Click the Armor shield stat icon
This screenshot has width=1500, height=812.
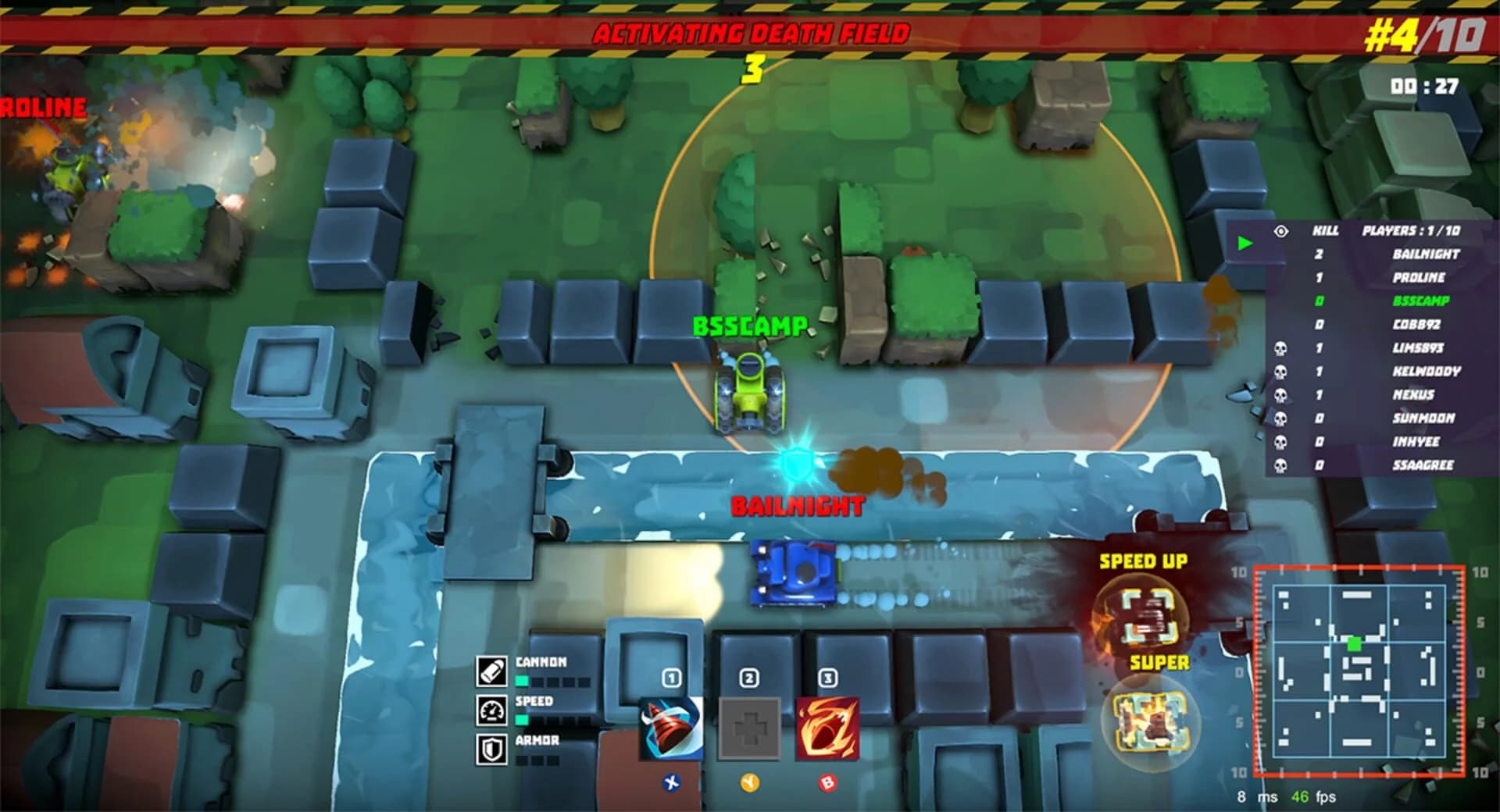492,748
